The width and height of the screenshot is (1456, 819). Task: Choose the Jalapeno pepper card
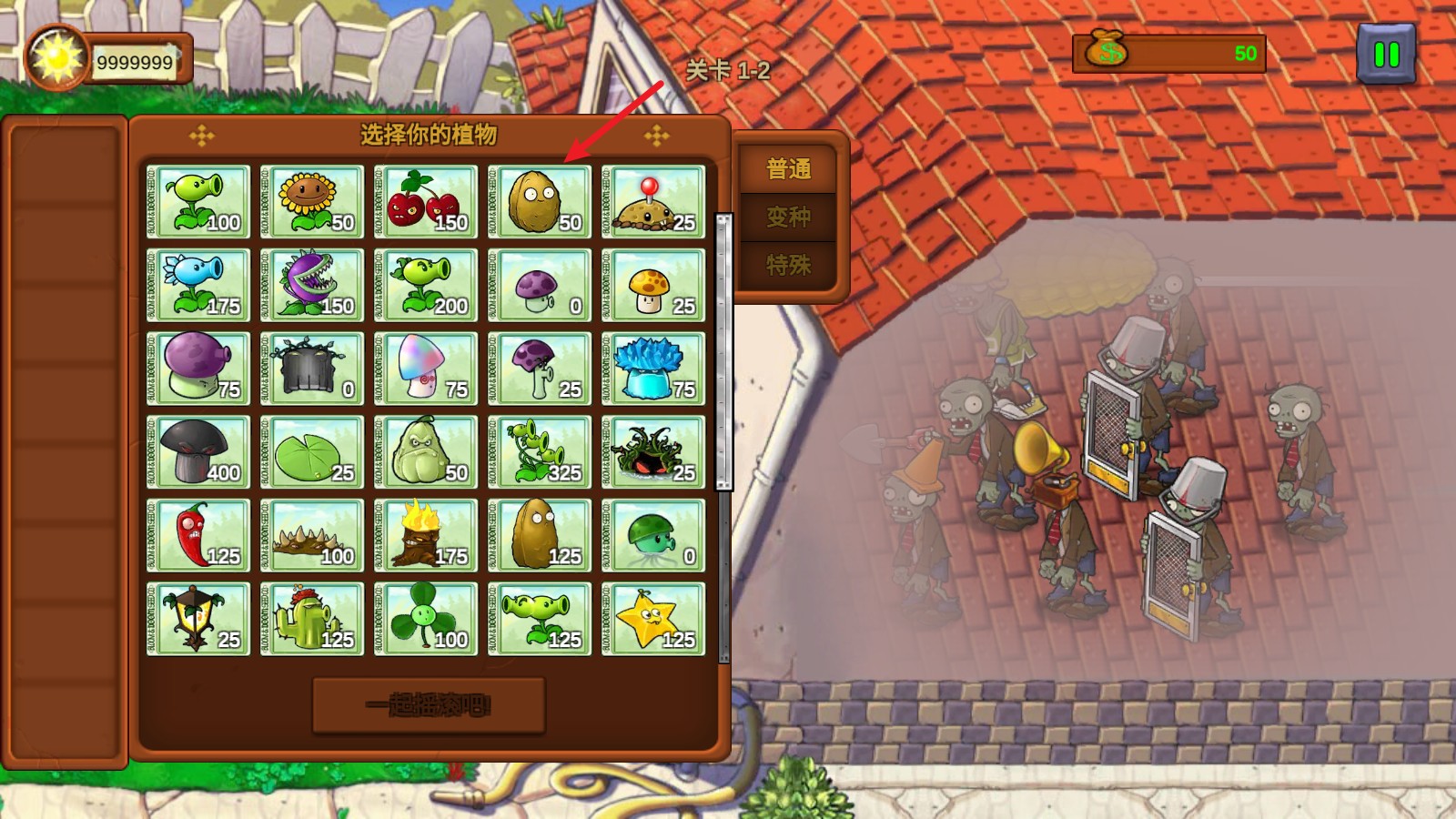tap(198, 536)
